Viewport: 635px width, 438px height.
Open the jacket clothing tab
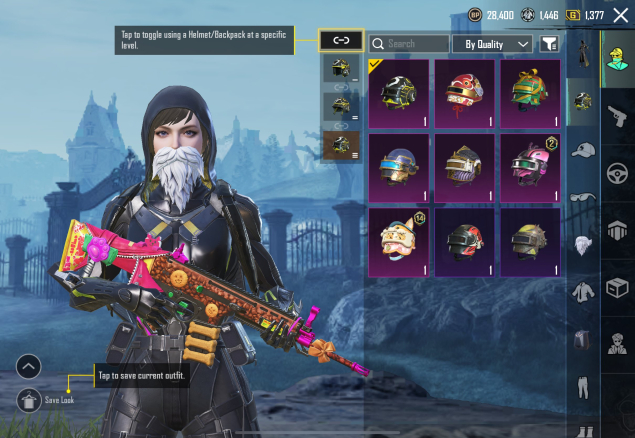pos(583,292)
